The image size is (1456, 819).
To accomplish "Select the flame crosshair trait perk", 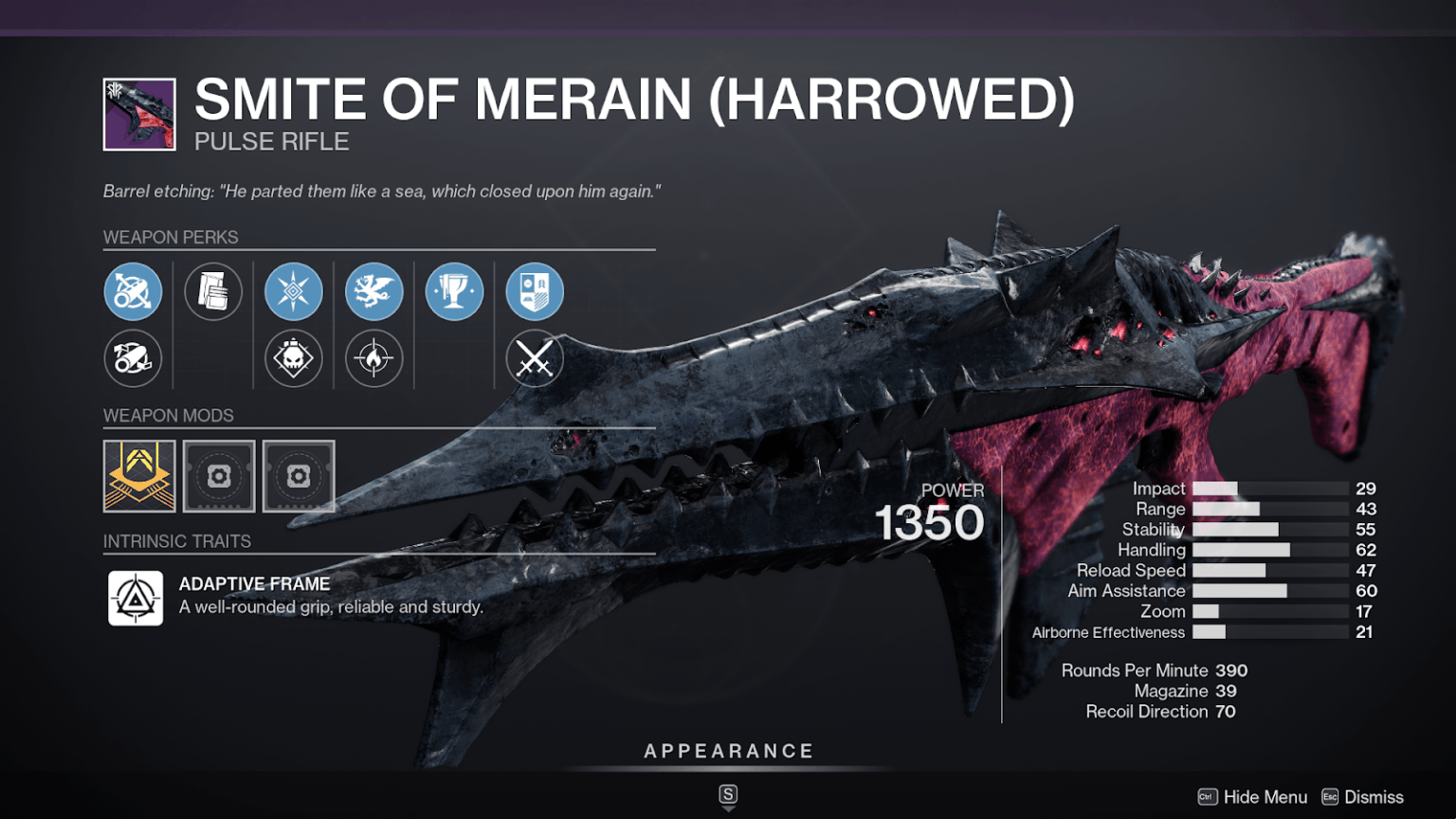I will click(373, 359).
